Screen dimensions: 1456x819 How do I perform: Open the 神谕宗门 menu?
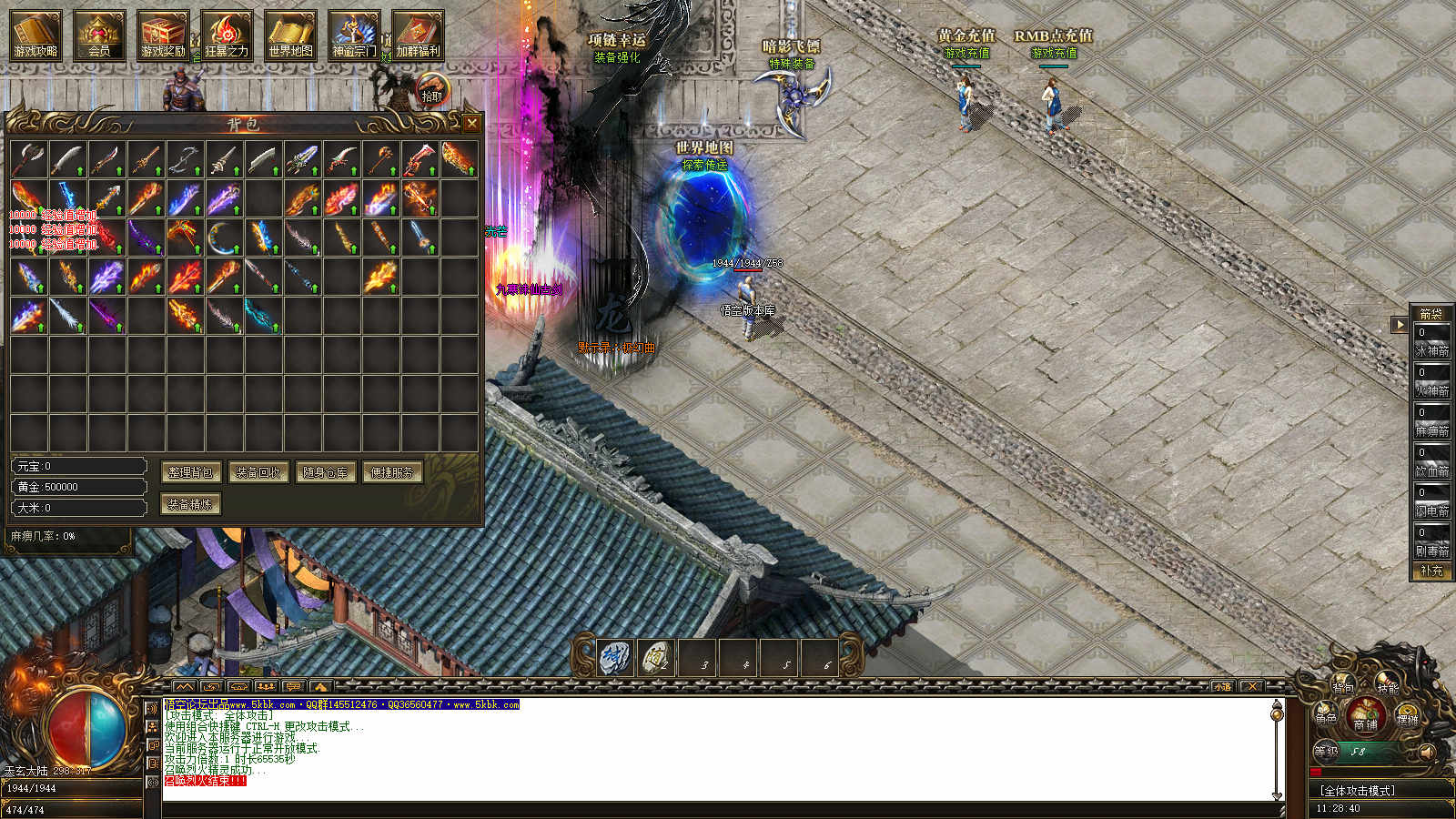[x=354, y=35]
